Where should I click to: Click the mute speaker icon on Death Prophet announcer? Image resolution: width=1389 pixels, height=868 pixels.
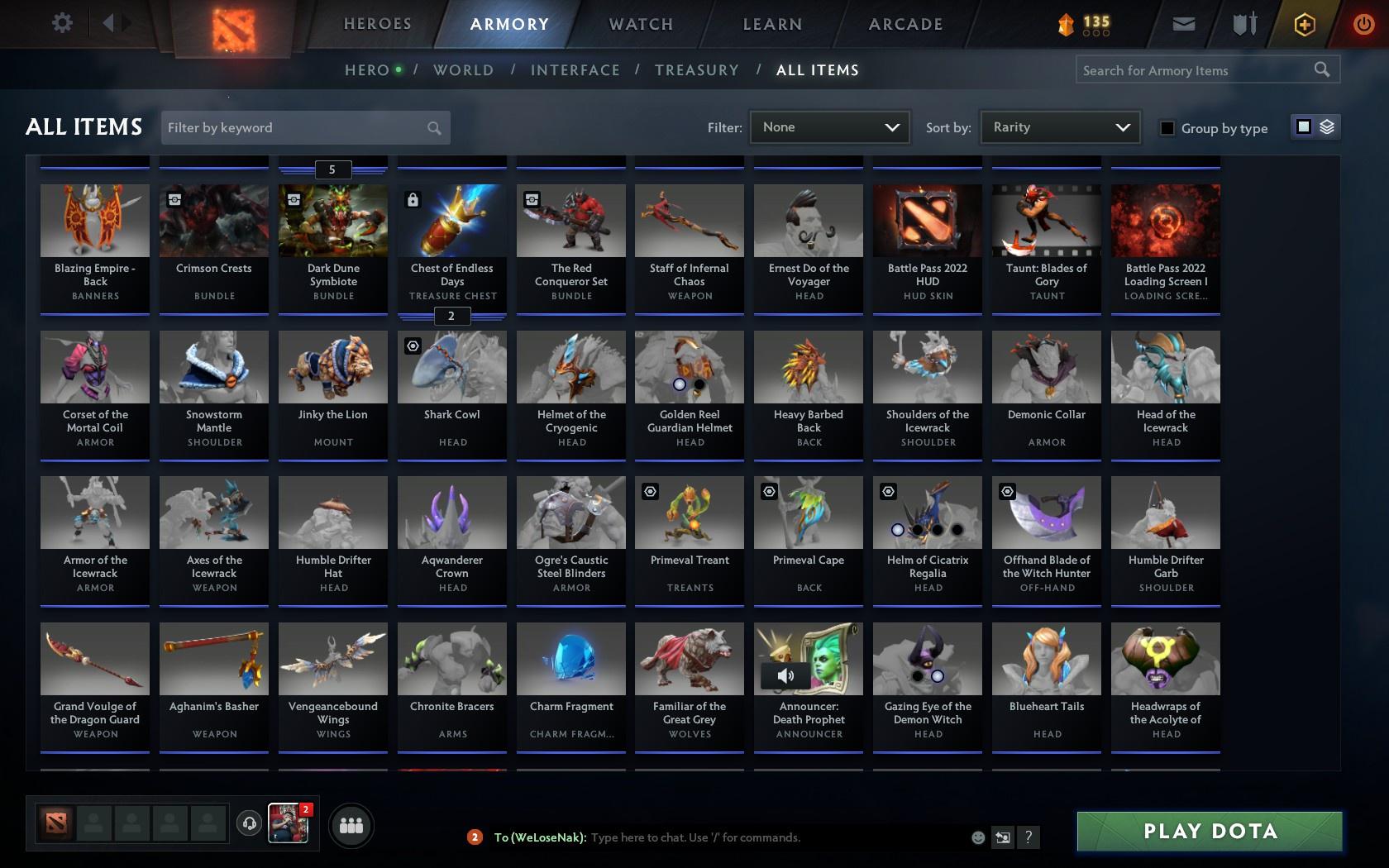coord(786,675)
